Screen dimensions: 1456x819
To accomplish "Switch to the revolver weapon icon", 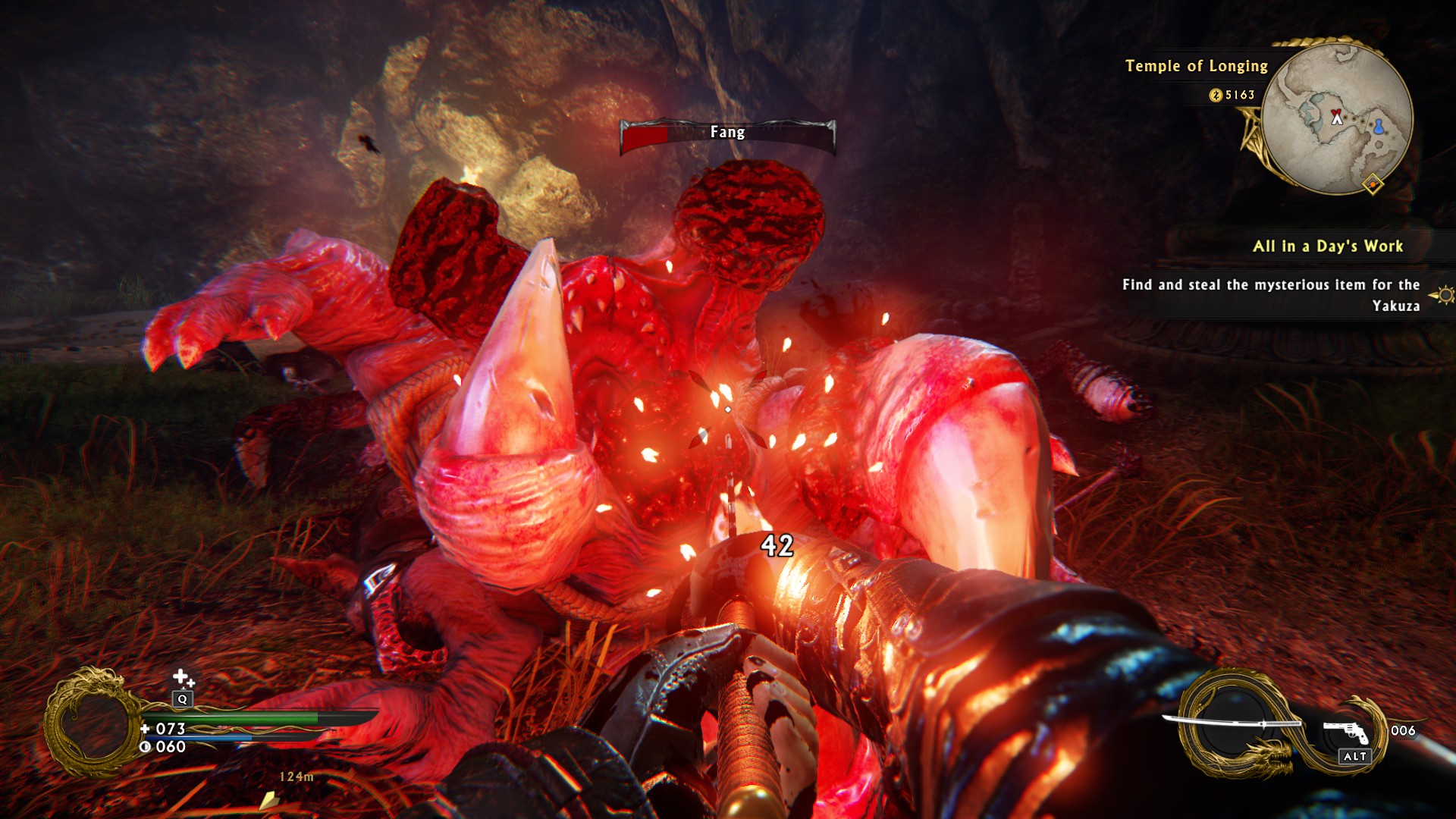I will [1346, 732].
